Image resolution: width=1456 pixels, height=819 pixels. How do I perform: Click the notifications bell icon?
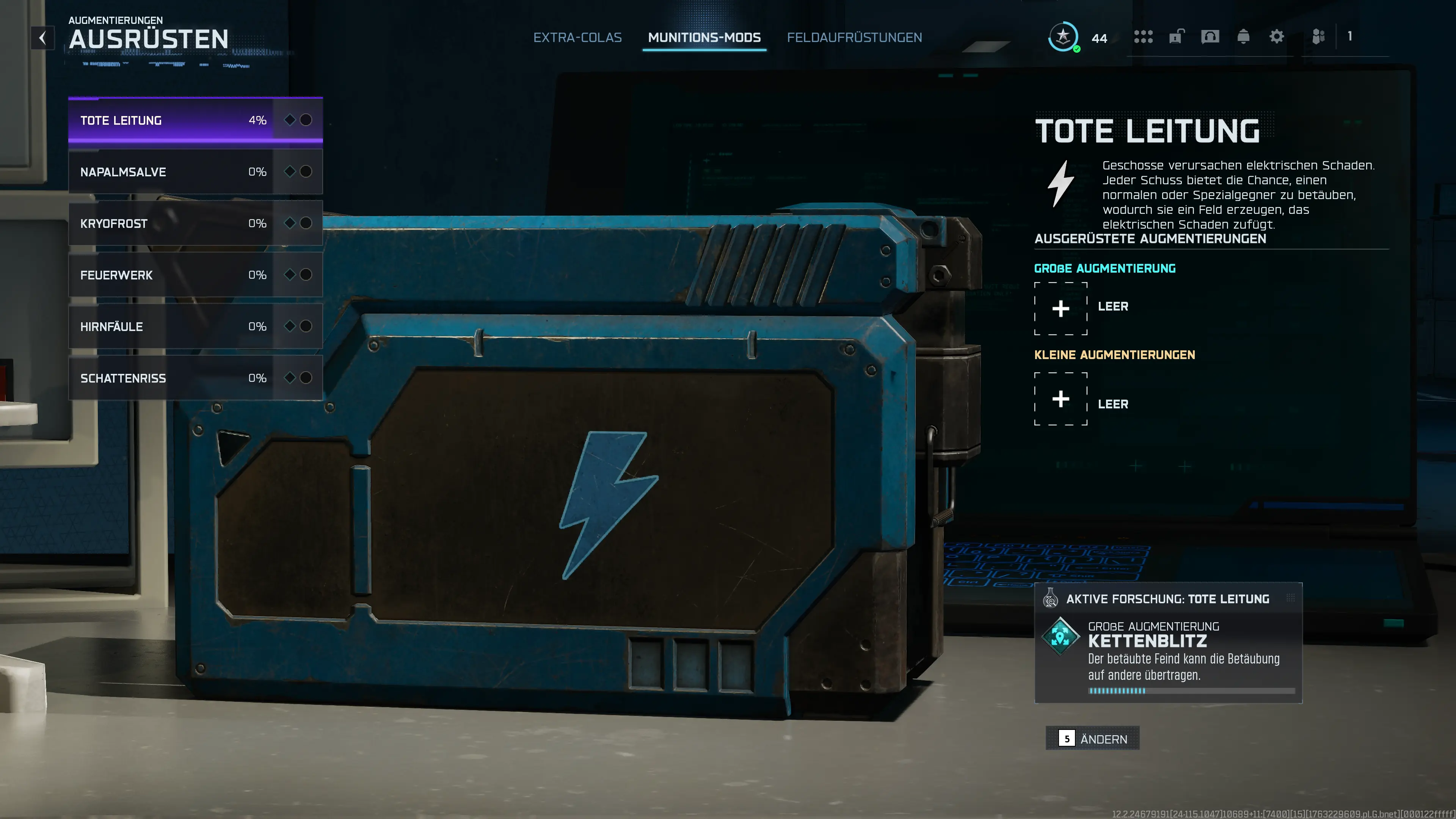1244,36
